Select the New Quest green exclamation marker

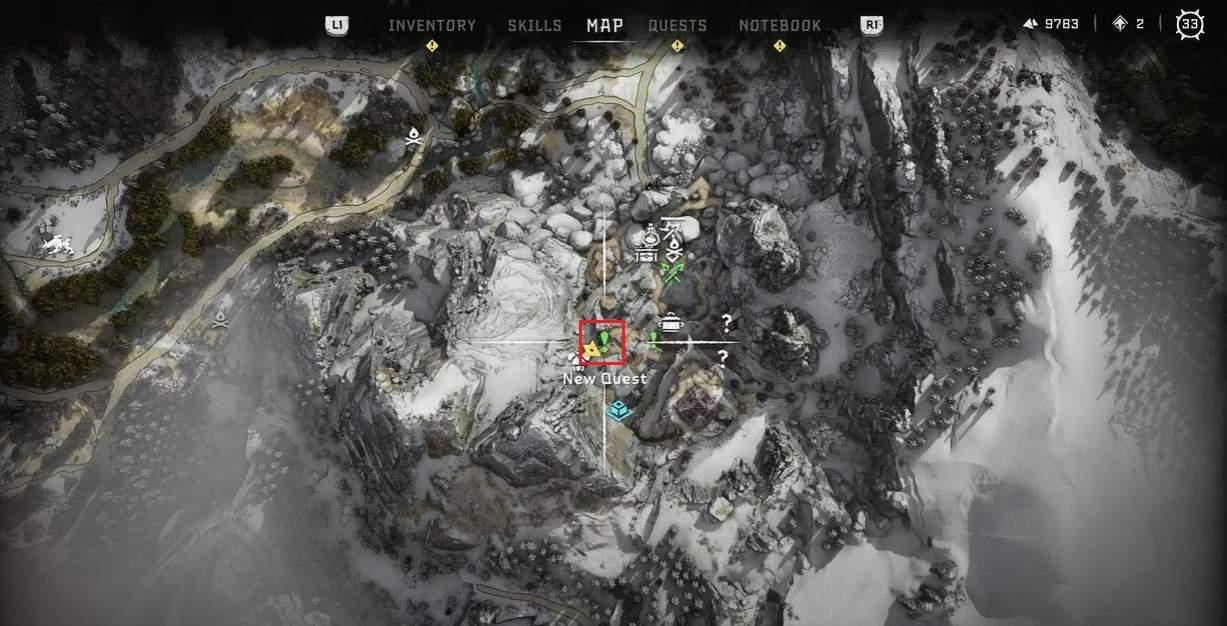pos(603,339)
